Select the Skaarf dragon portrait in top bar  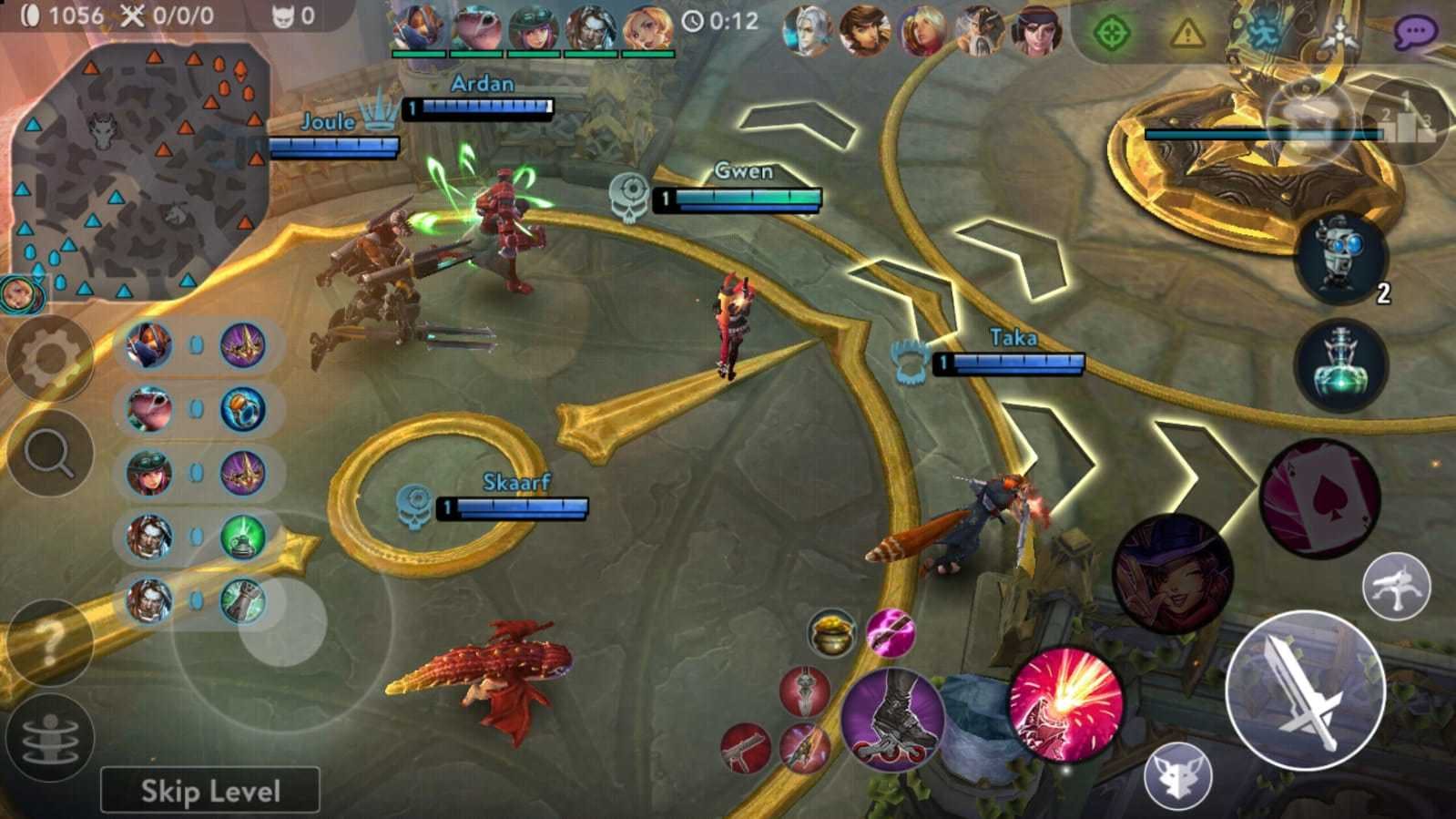(476, 29)
